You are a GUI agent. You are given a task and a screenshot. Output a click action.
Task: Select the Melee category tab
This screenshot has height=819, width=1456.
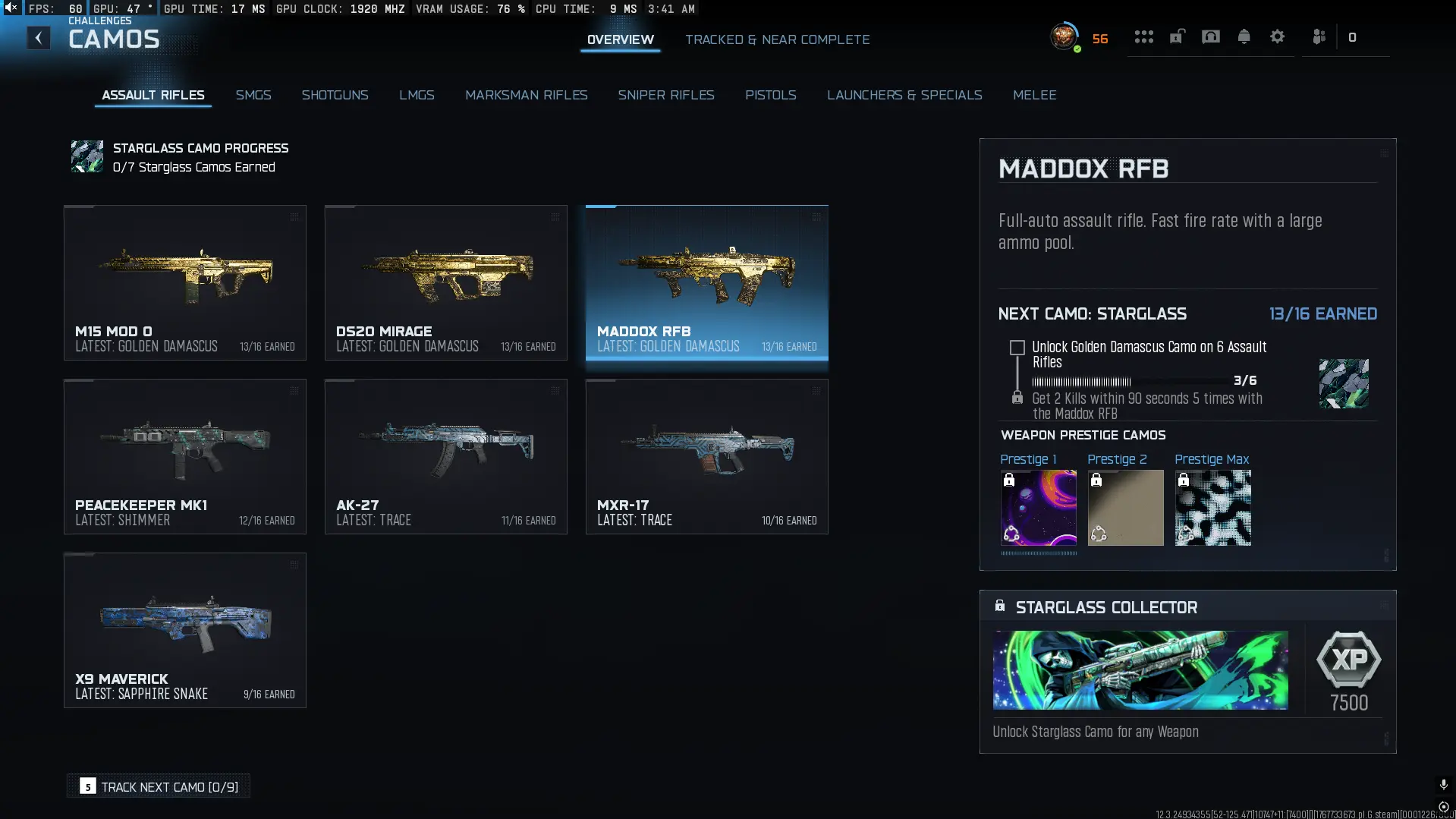[1035, 95]
